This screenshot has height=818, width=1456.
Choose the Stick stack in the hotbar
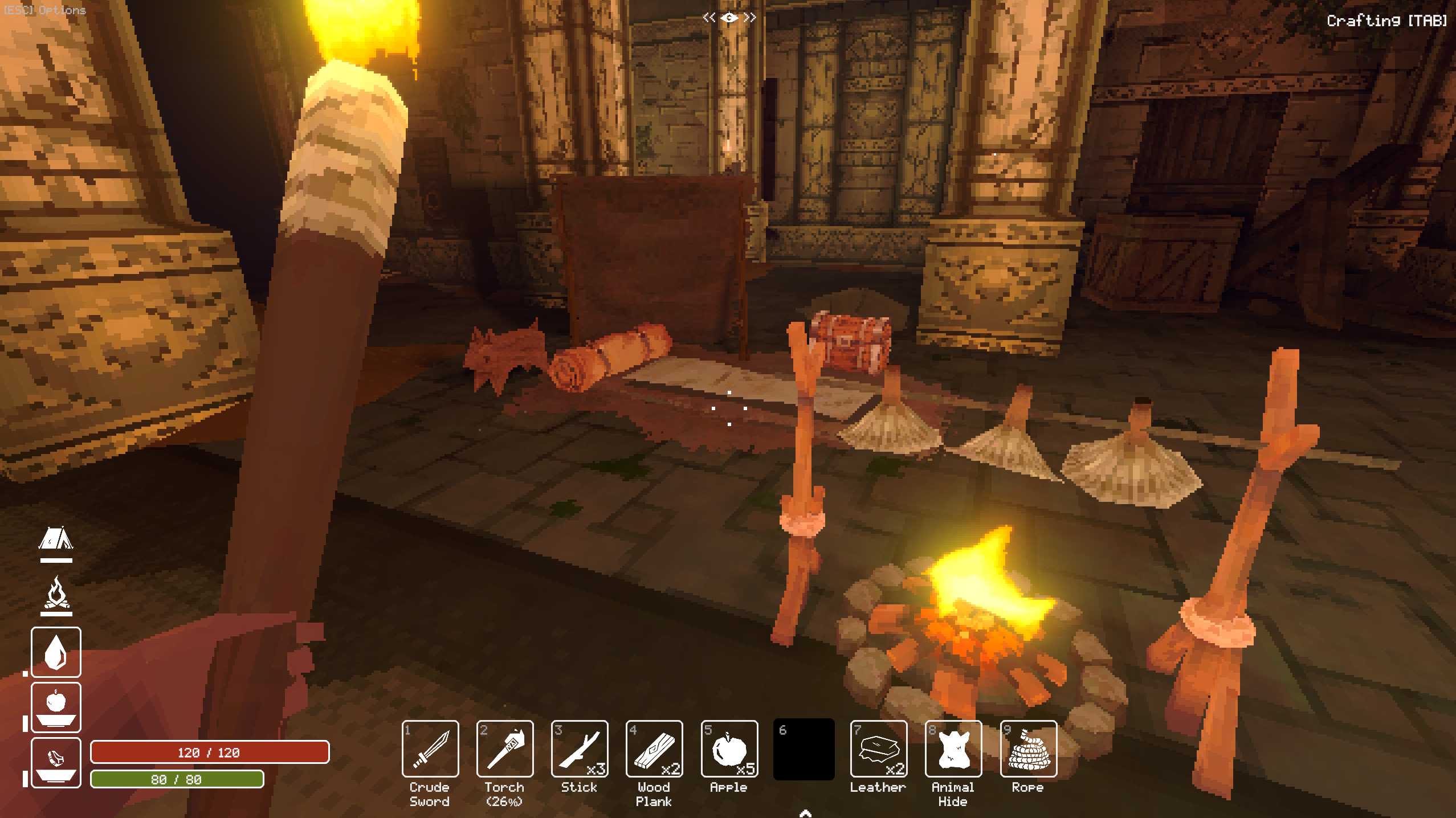pos(580,749)
